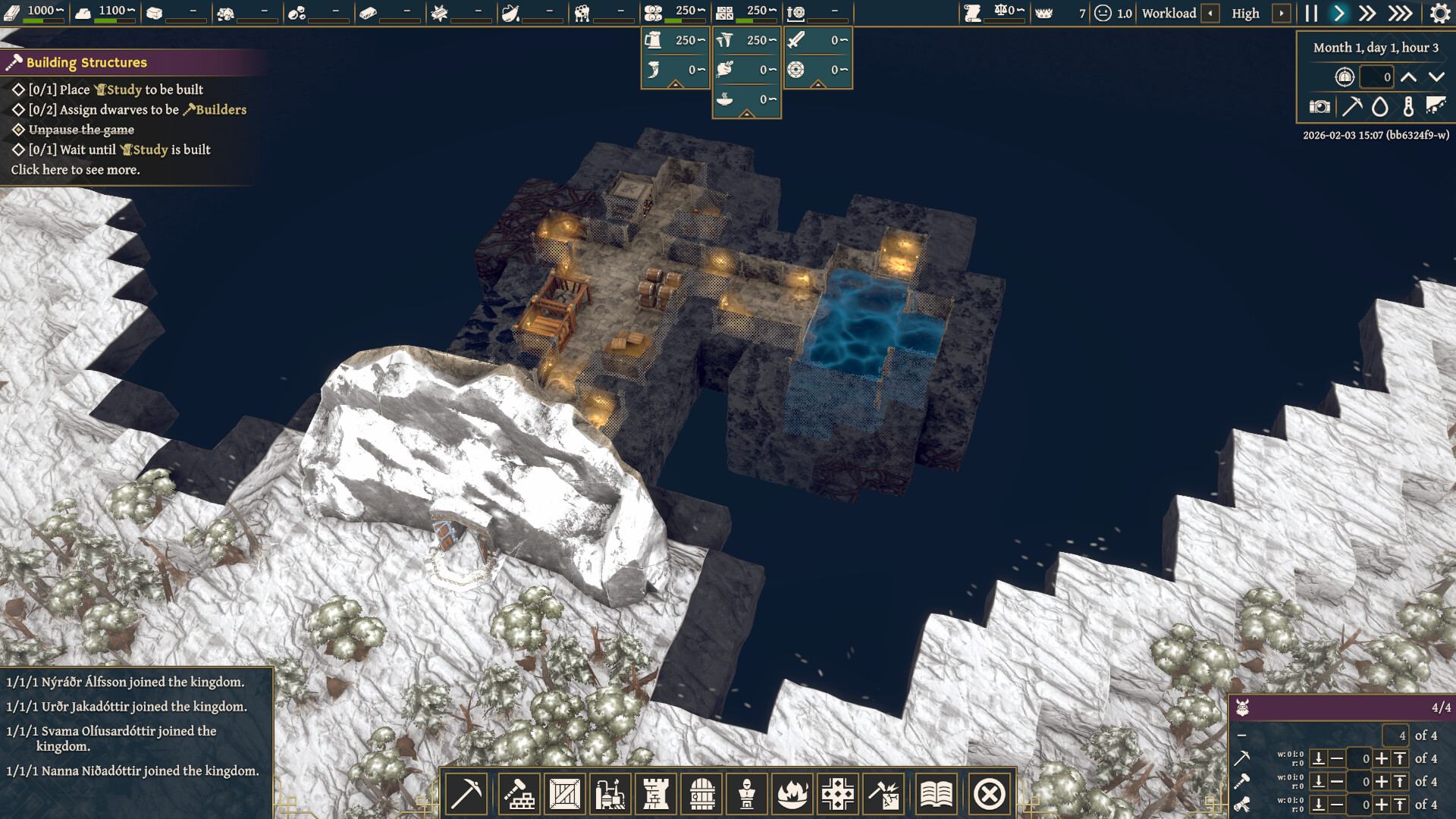1456x819 pixels.
Task: Open the books and research menu
Action: (x=937, y=793)
